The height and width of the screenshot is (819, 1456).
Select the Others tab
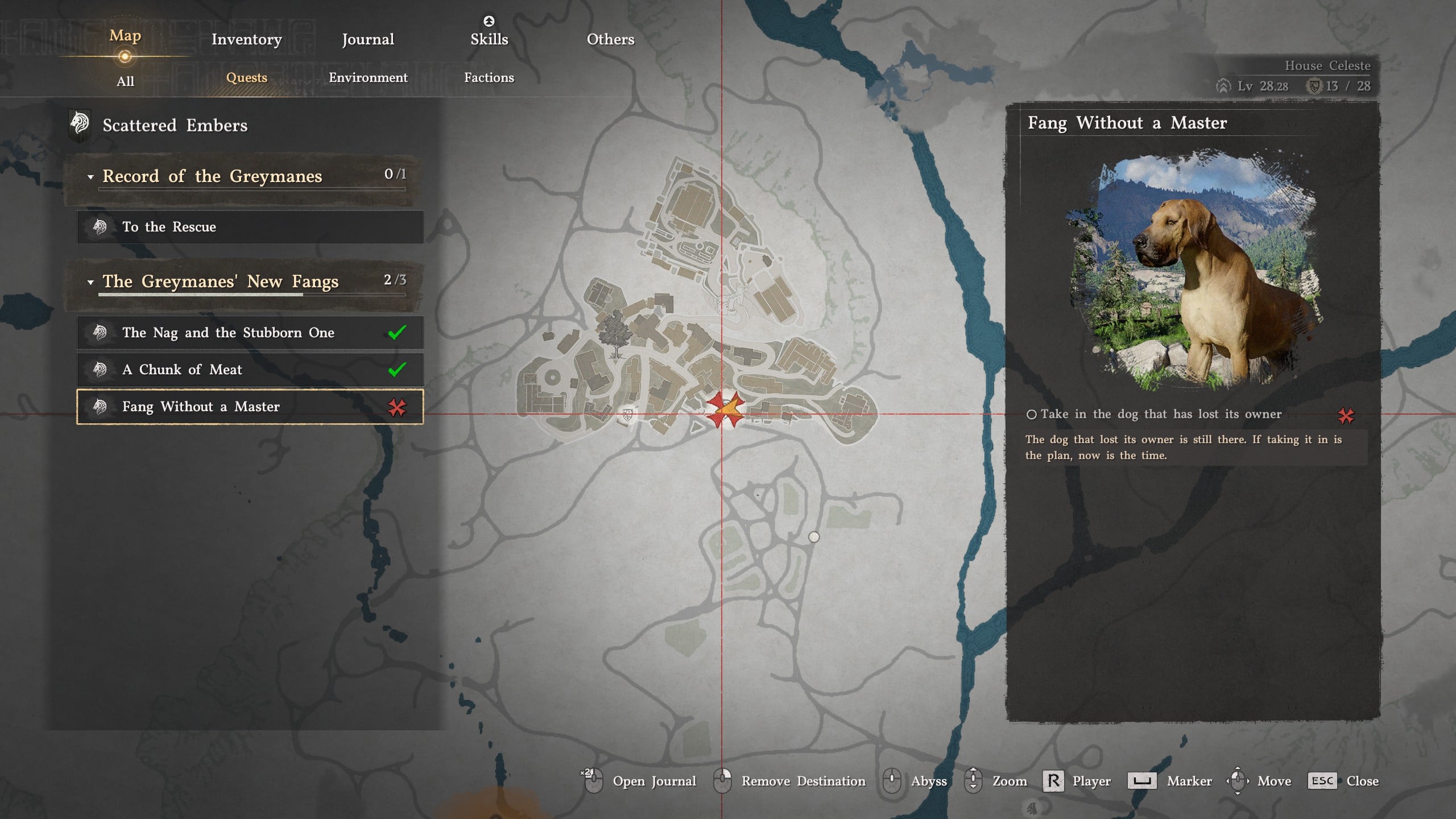610,39
